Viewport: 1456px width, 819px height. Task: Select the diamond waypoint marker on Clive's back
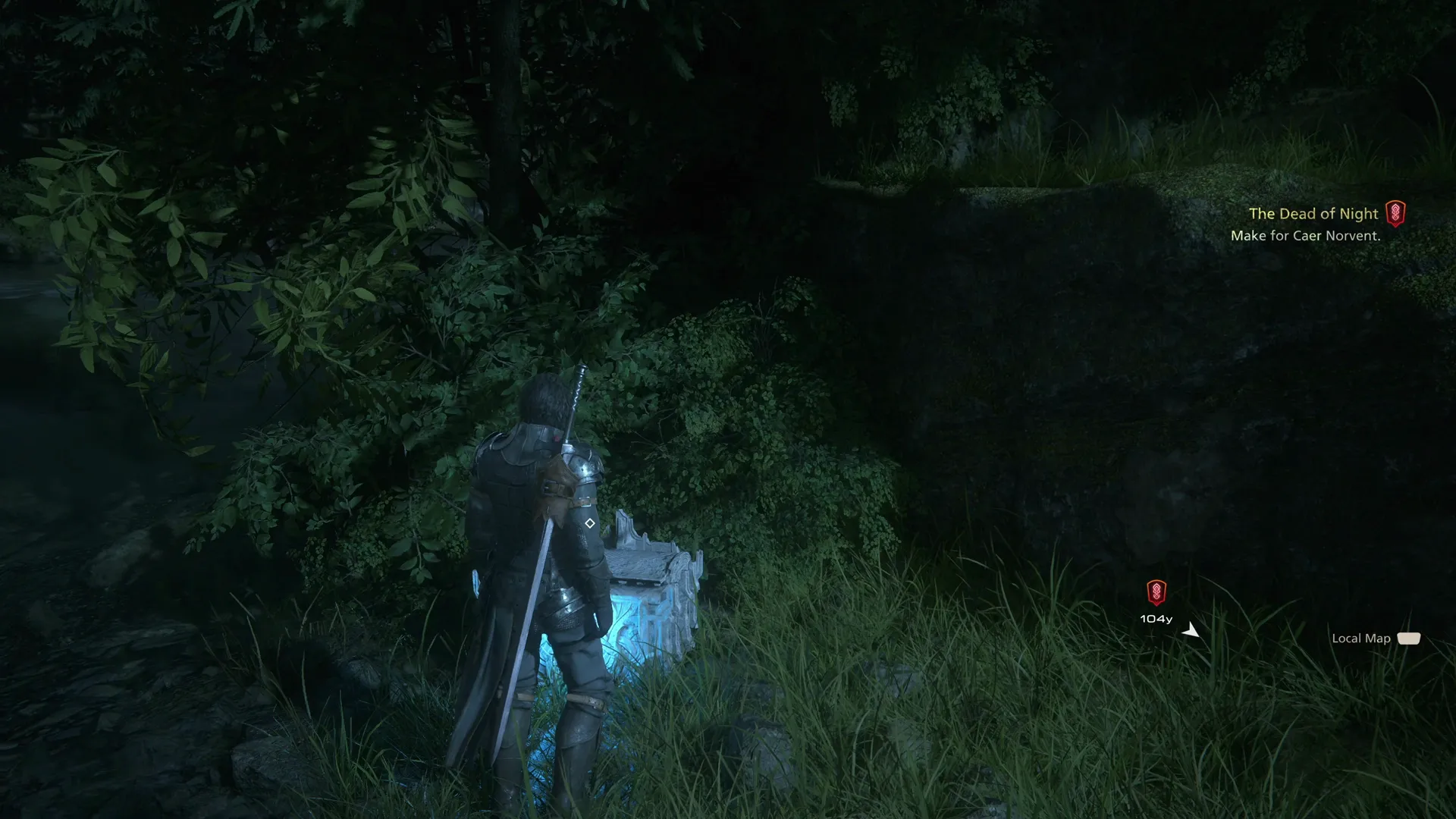588,522
